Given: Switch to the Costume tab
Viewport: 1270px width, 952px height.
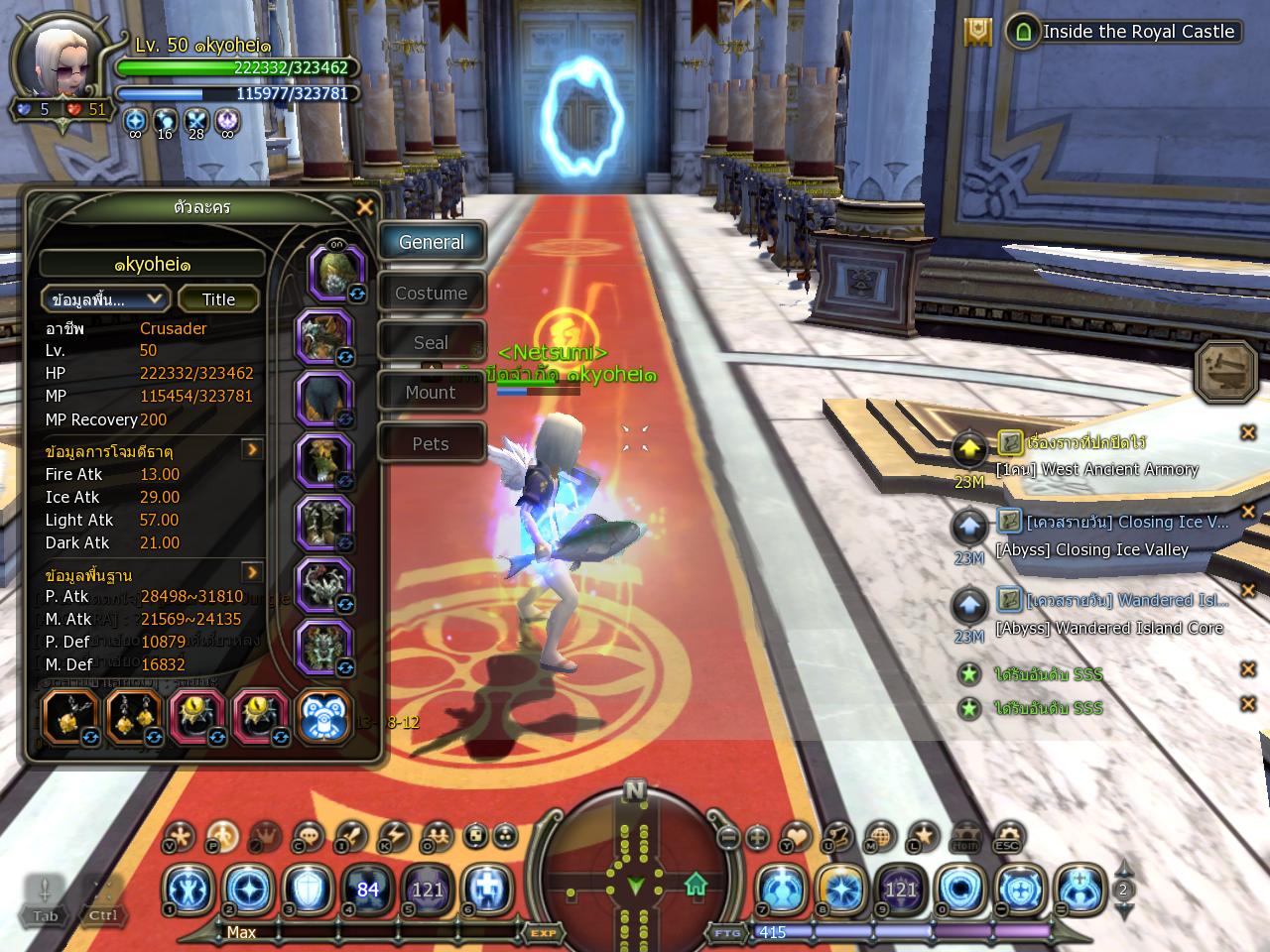Looking at the screenshot, I should 431,294.
